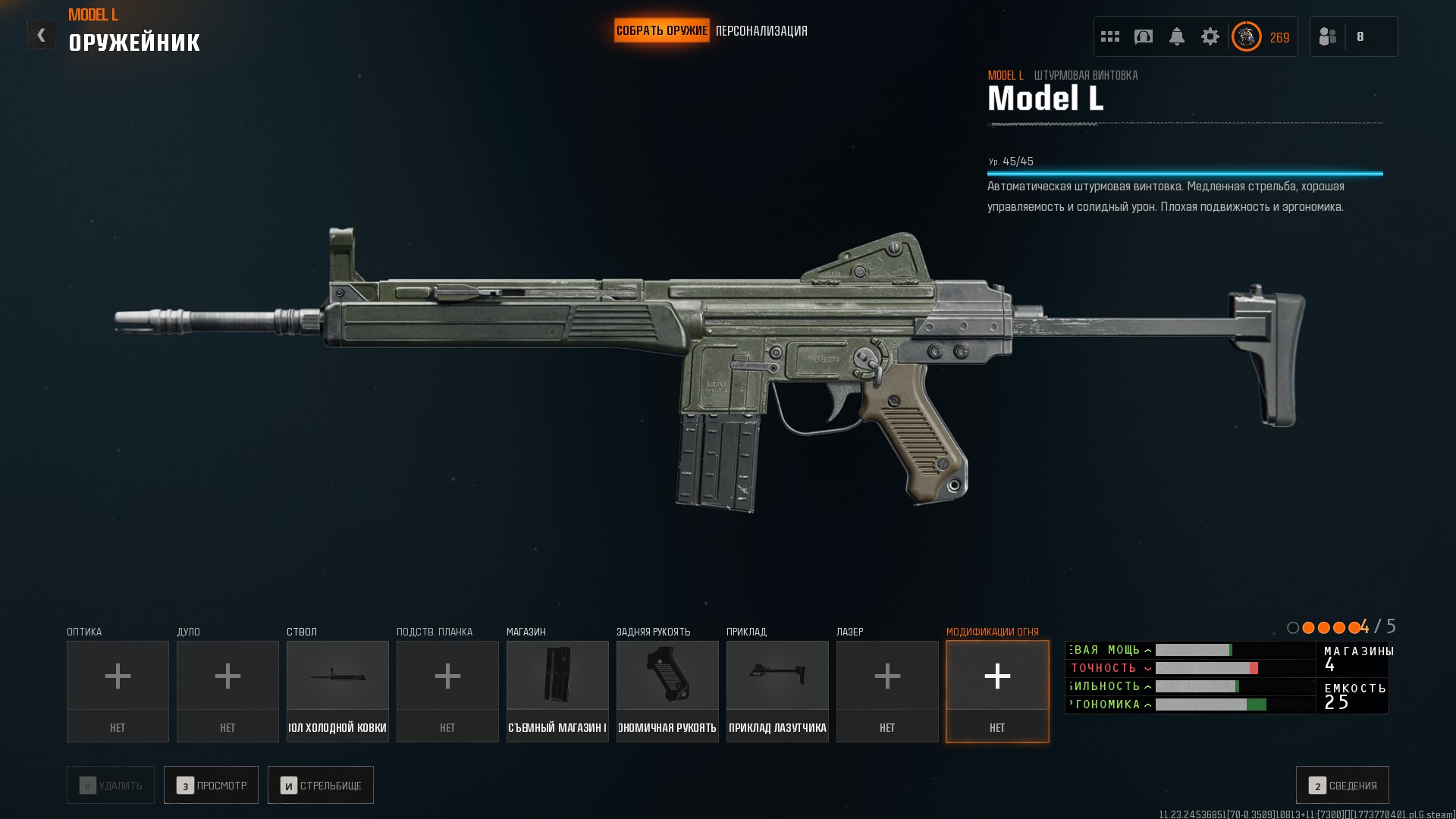Open the Персонализация tab
The height and width of the screenshot is (819, 1456).
(761, 31)
